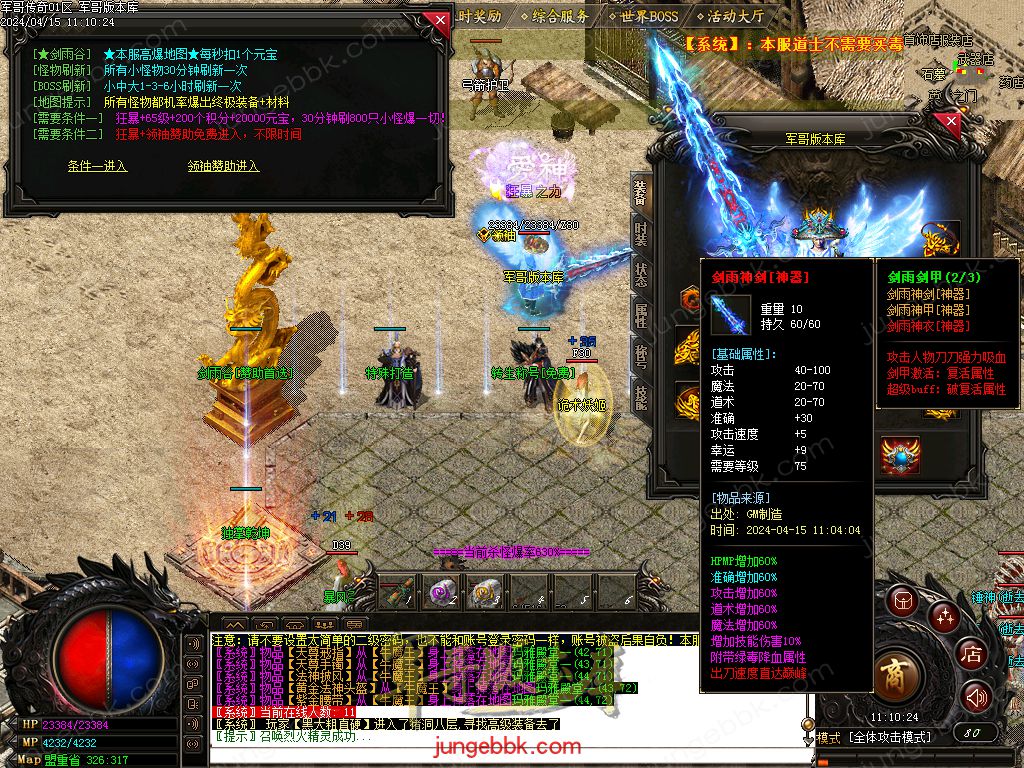1024x768 pixels.
Task: Choose 领袖赞助进入 link
Action: tap(223, 166)
